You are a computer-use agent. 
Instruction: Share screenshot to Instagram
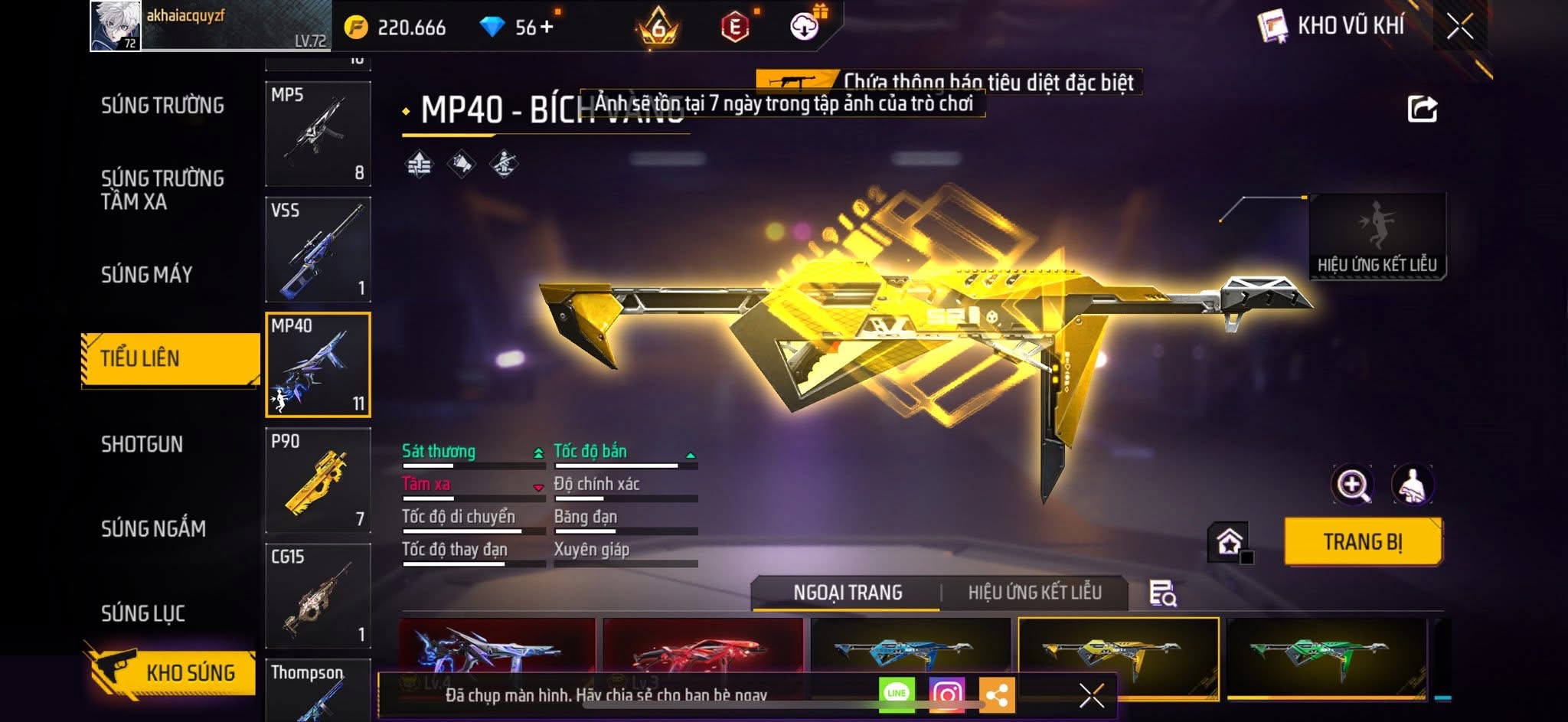(946, 694)
